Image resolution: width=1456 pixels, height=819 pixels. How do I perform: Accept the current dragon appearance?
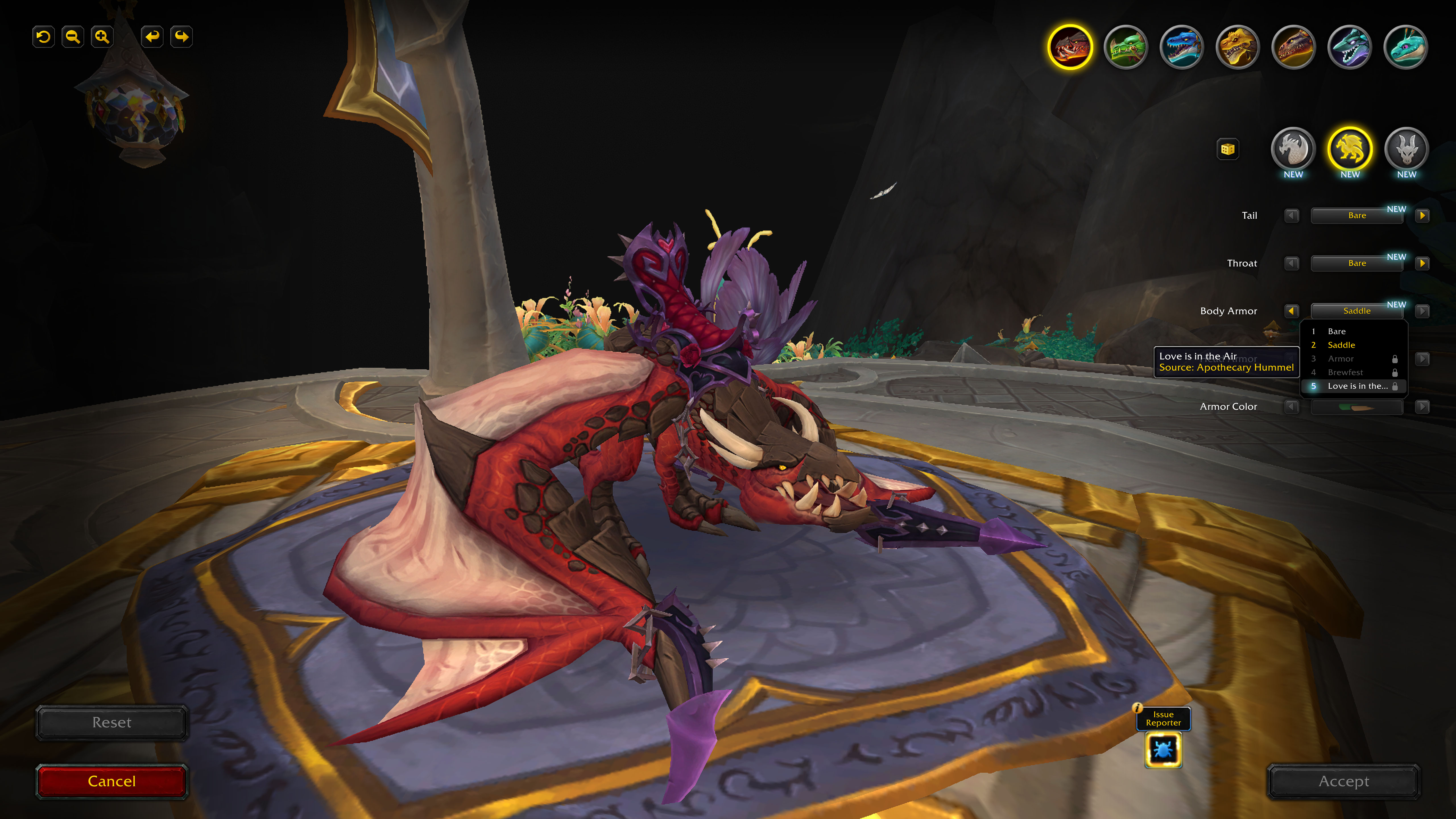pos(1343,781)
